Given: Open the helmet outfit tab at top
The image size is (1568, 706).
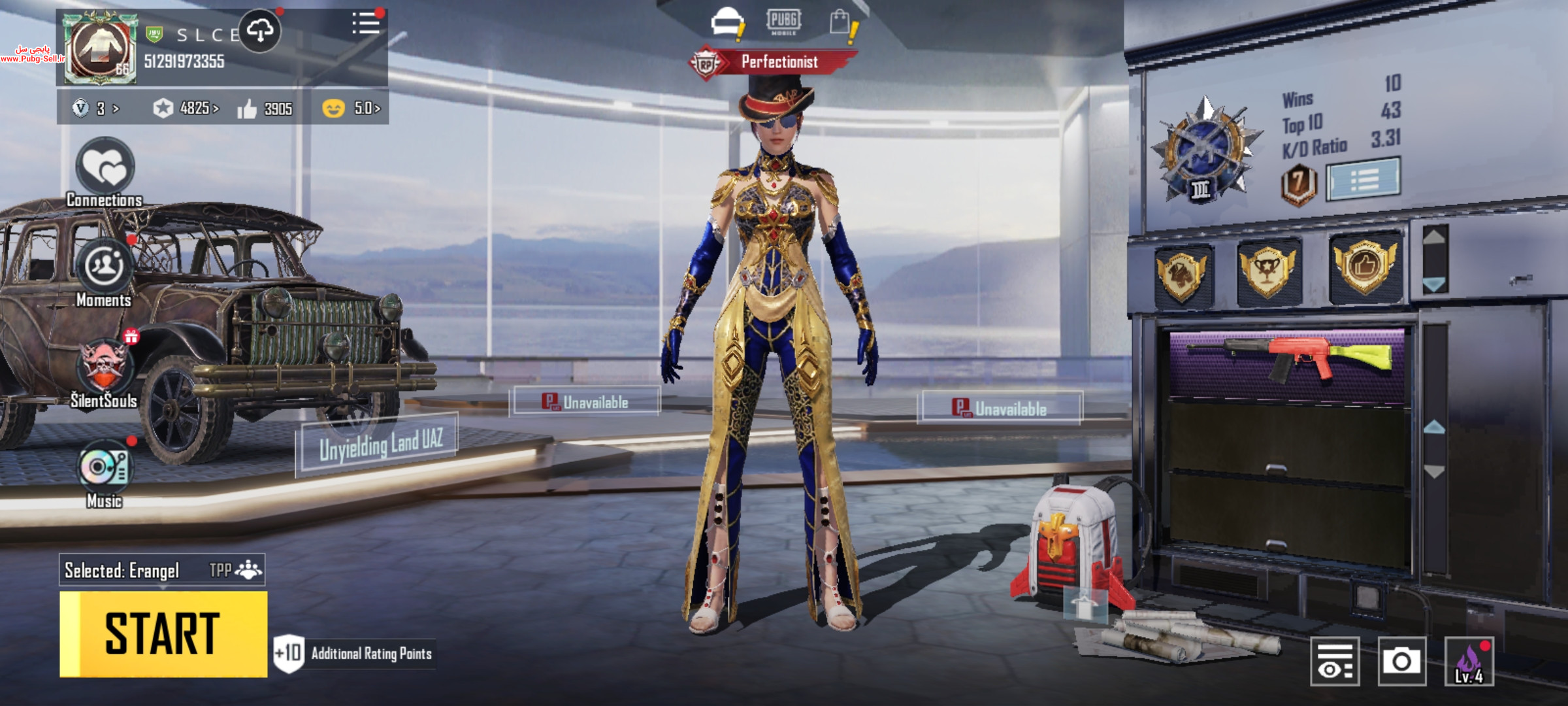Looking at the screenshot, I should click(x=727, y=22).
